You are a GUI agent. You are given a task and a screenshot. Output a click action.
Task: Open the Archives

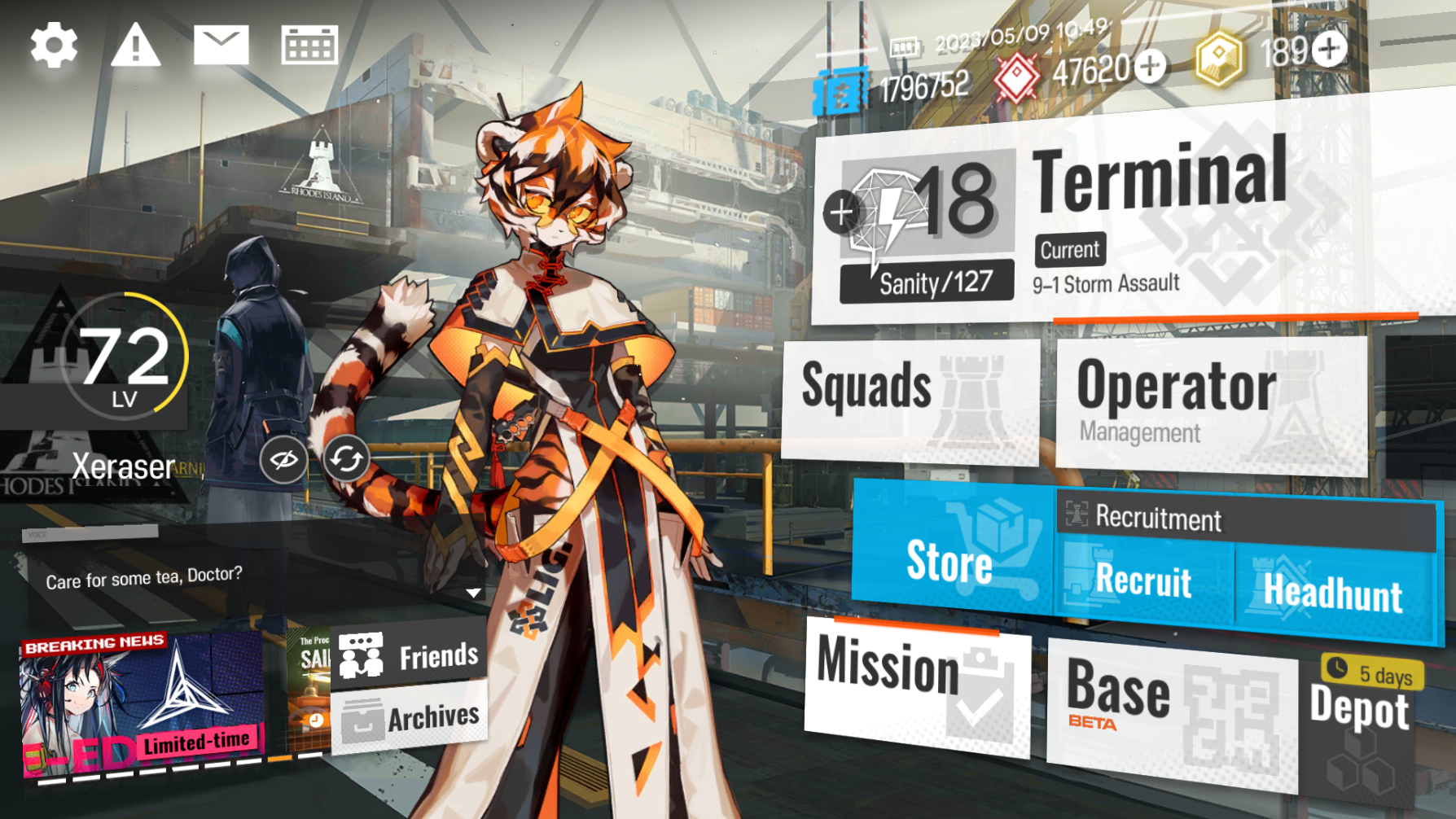pos(410,718)
